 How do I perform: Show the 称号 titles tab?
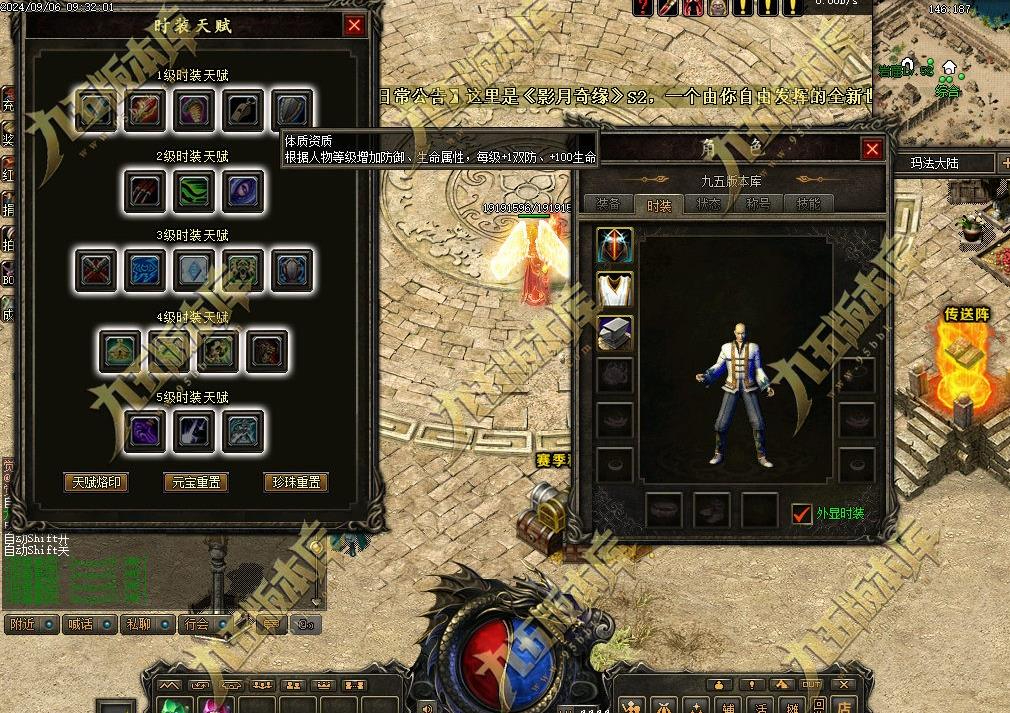pyautogui.click(x=758, y=204)
